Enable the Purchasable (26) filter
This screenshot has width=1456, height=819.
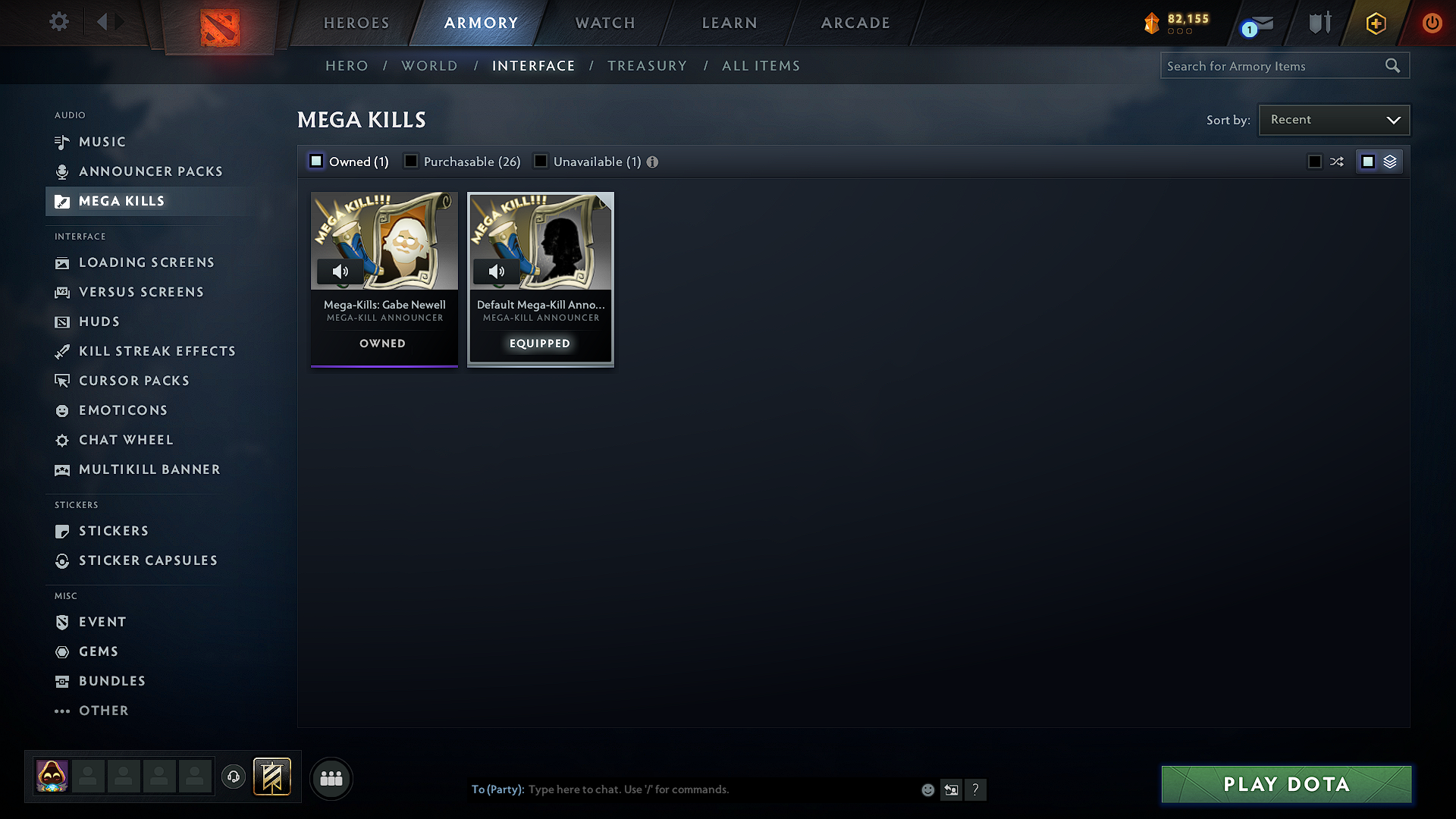(x=410, y=161)
